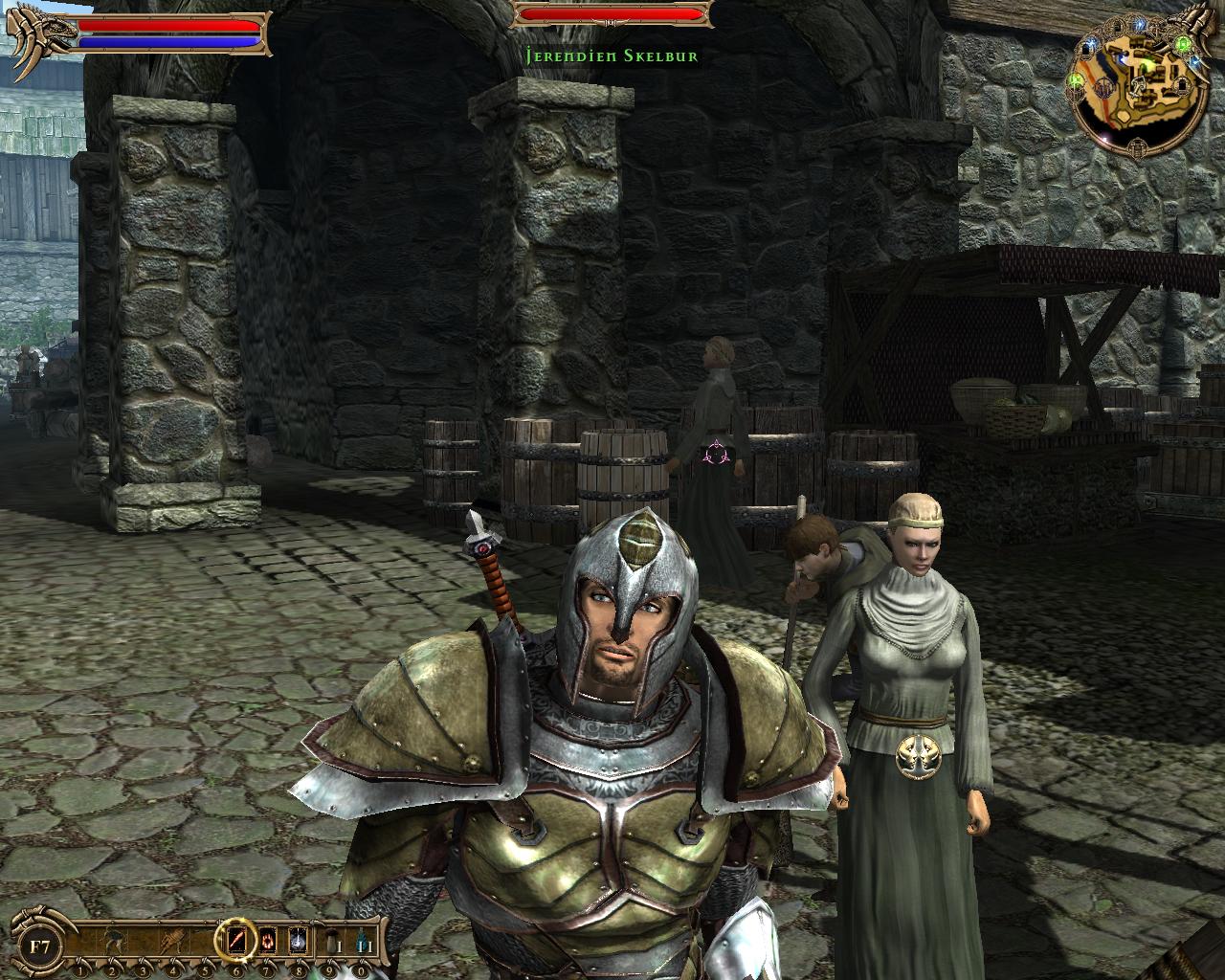Select the red slash spell card in hotbar
1225x980 pixels.
(236, 941)
